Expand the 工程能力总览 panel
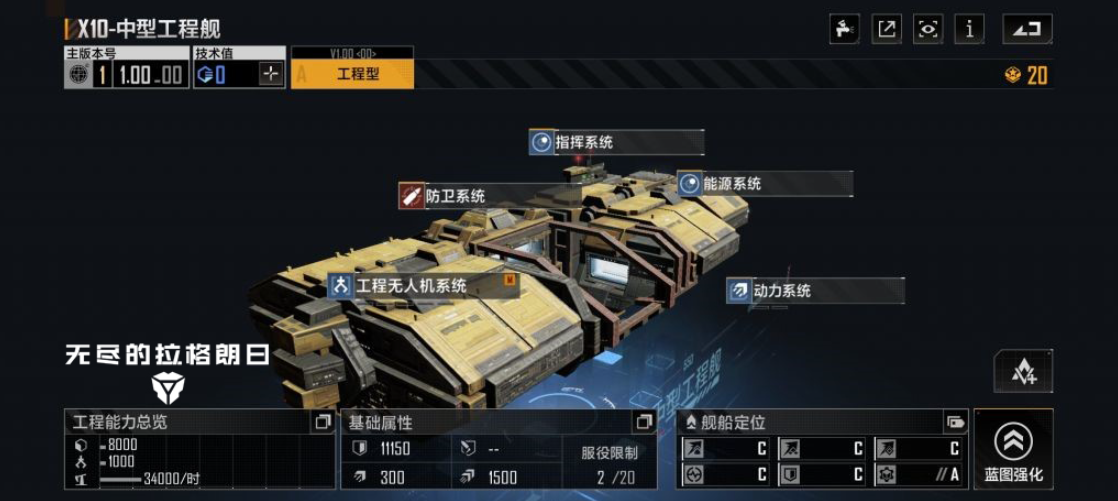Screen dimensions: 1118x501 point(322,422)
